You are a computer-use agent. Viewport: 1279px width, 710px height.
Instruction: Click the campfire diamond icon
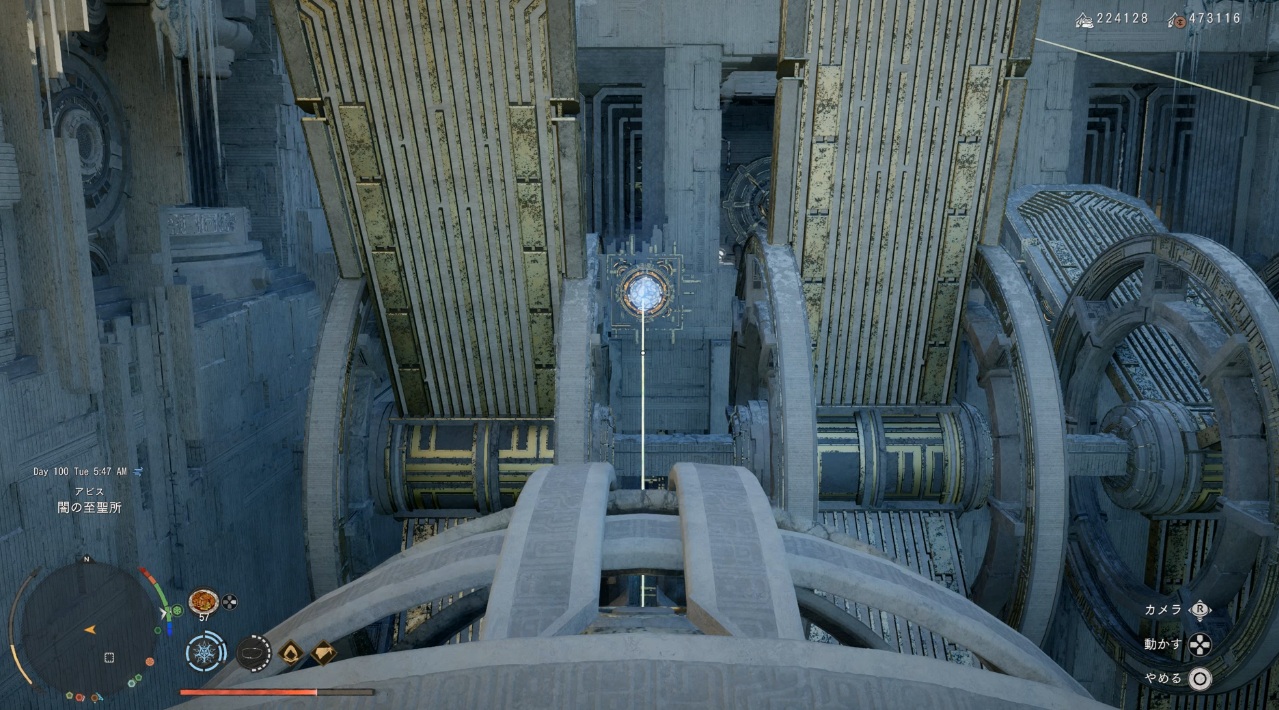pyautogui.click(x=291, y=653)
